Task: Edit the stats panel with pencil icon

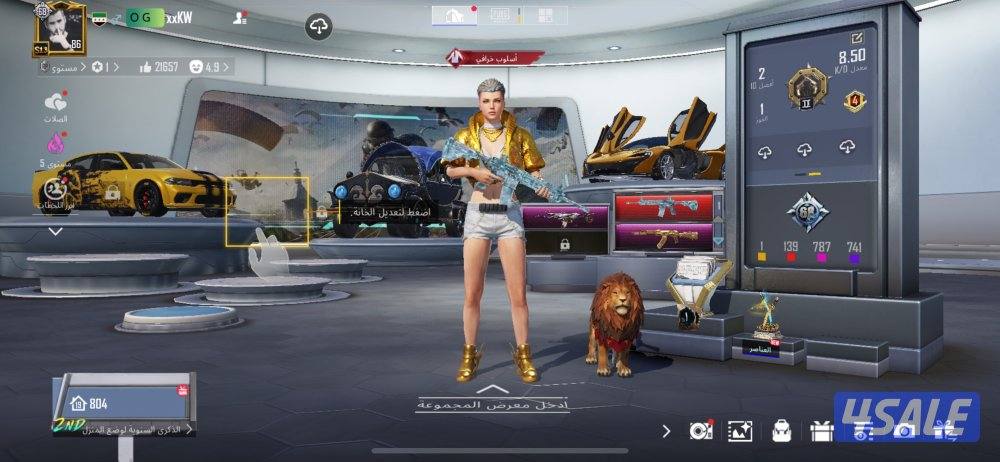Action: (x=858, y=39)
